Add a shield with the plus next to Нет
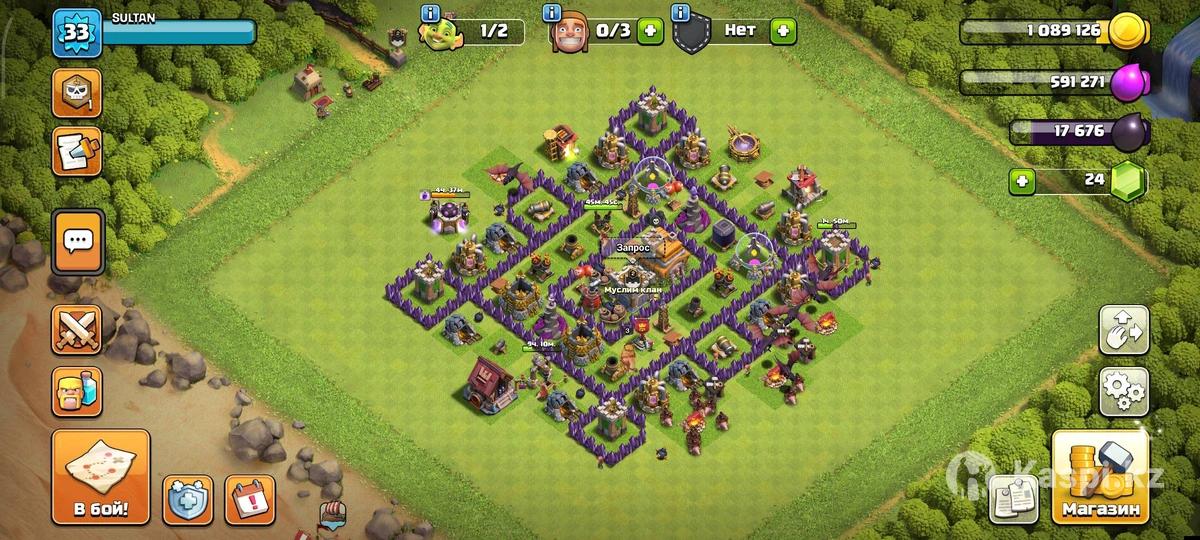The height and width of the screenshot is (540, 1200). click(783, 31)
